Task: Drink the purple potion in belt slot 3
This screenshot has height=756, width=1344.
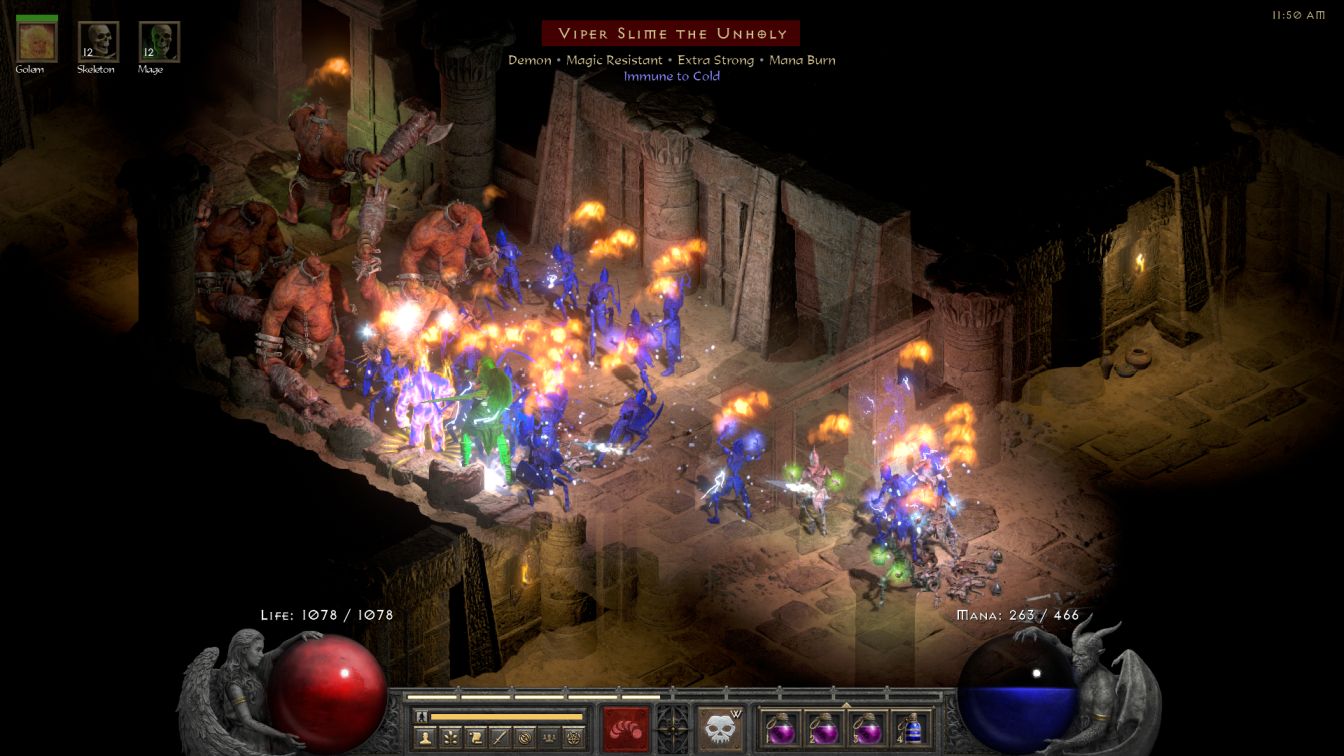Action: coord(866,728)
